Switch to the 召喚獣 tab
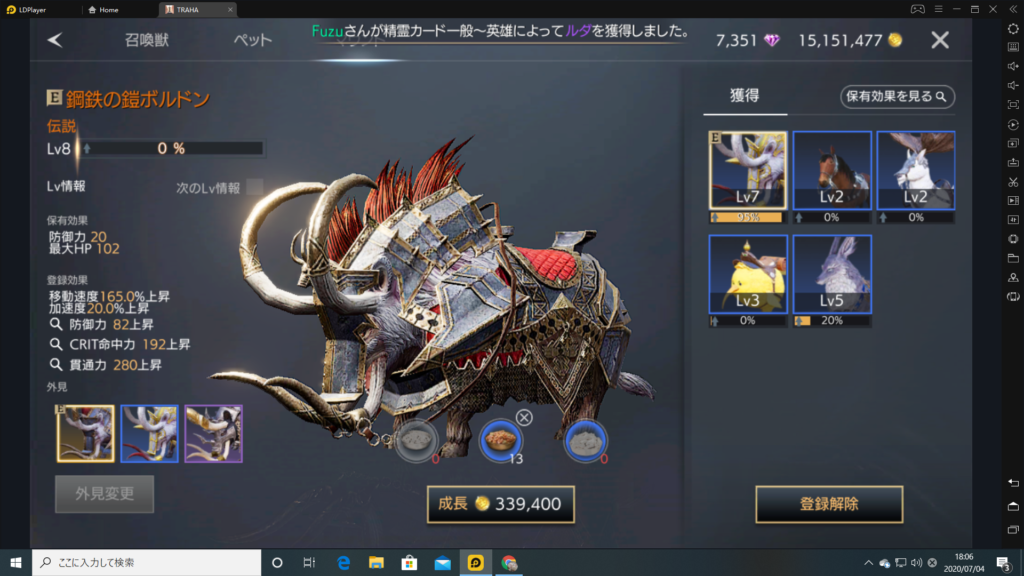The width and height of the screenshot is (1024, 576). coord(145,40)
